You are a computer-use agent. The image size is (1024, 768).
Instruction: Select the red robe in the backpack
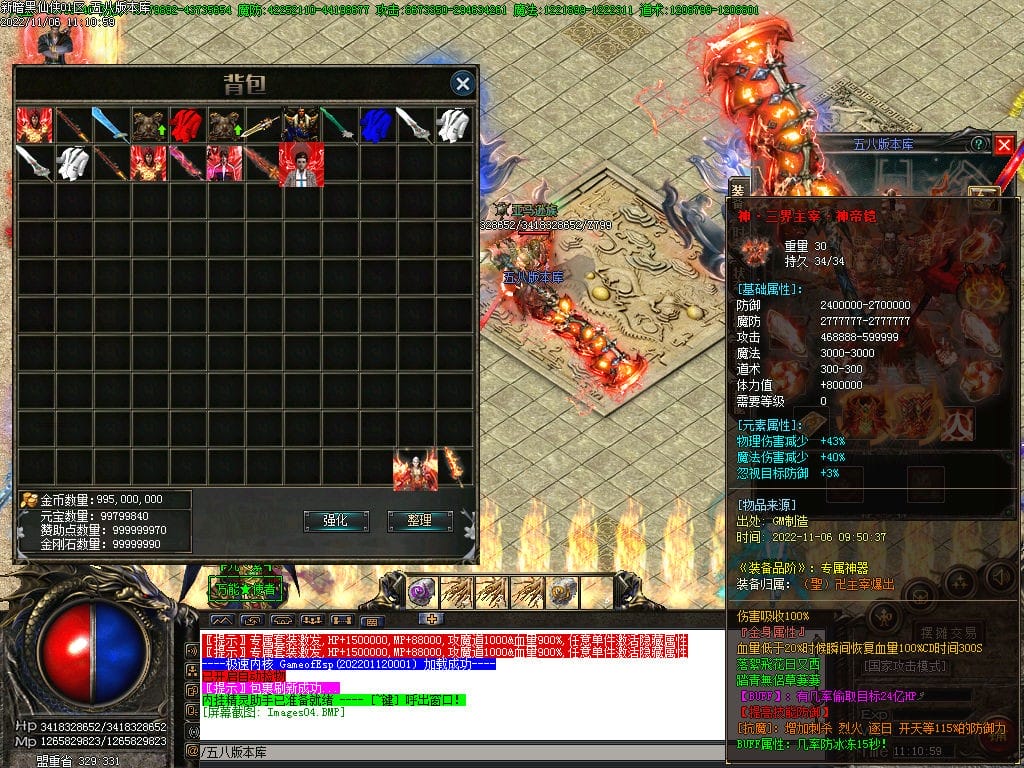pos(187,125)
